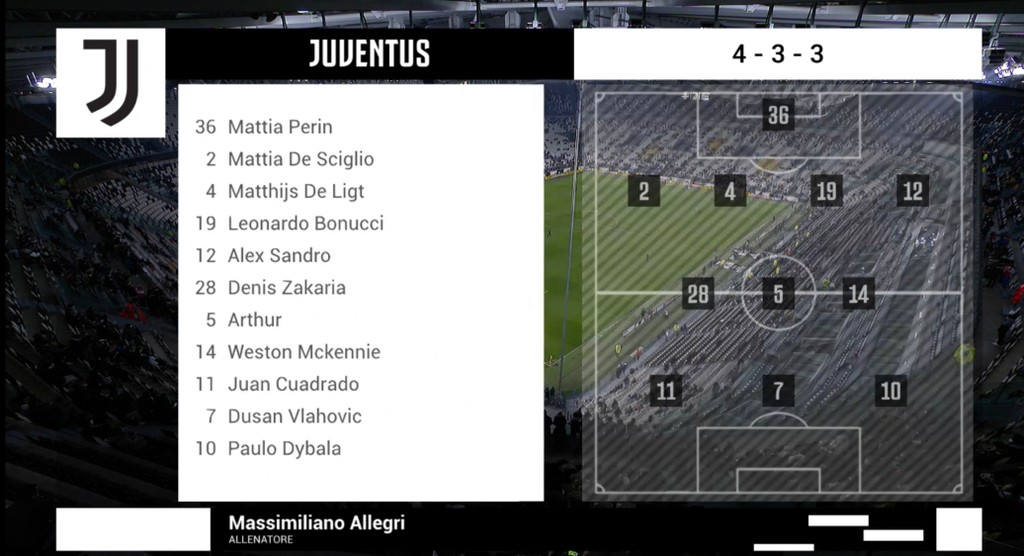Choose the number 19 defender marker

[x=826, y=191]
